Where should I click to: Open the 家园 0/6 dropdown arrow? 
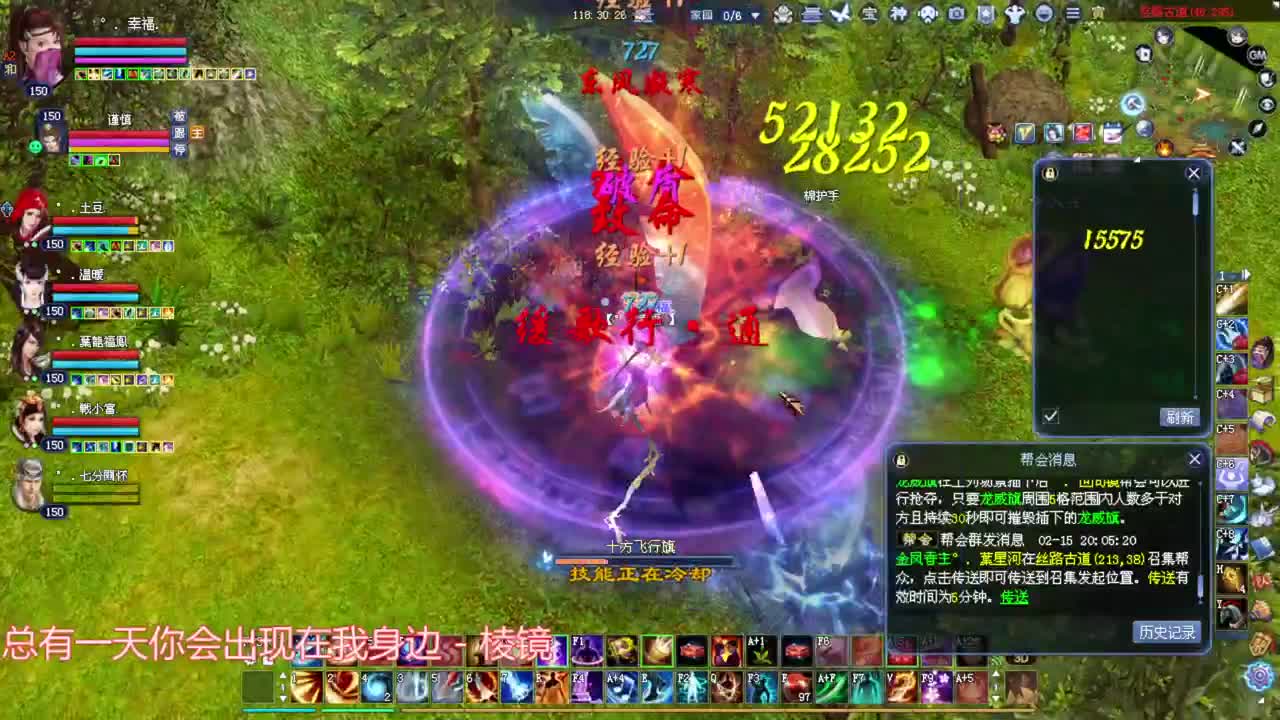click(x=756, y=15)
